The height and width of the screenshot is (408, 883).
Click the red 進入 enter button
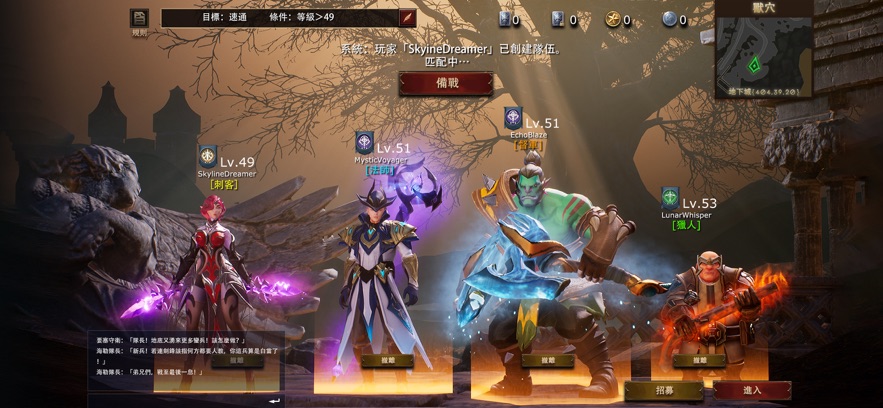coord(752,390)
